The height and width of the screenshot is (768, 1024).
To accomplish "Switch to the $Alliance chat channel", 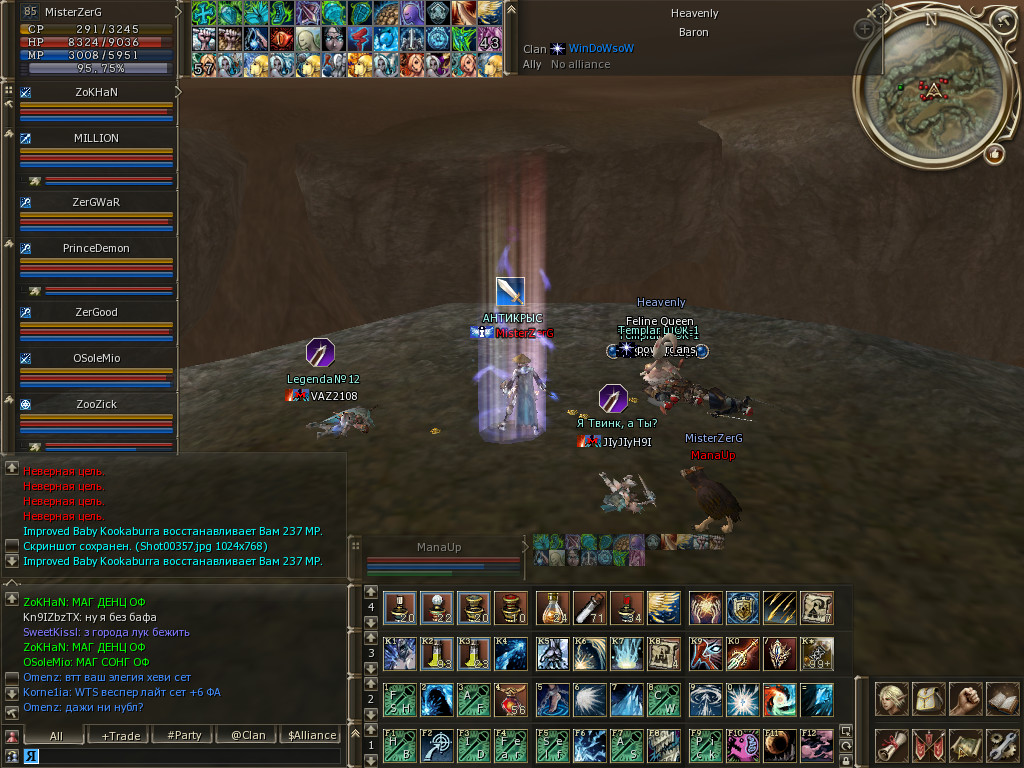I will click(x=312, y=735).
